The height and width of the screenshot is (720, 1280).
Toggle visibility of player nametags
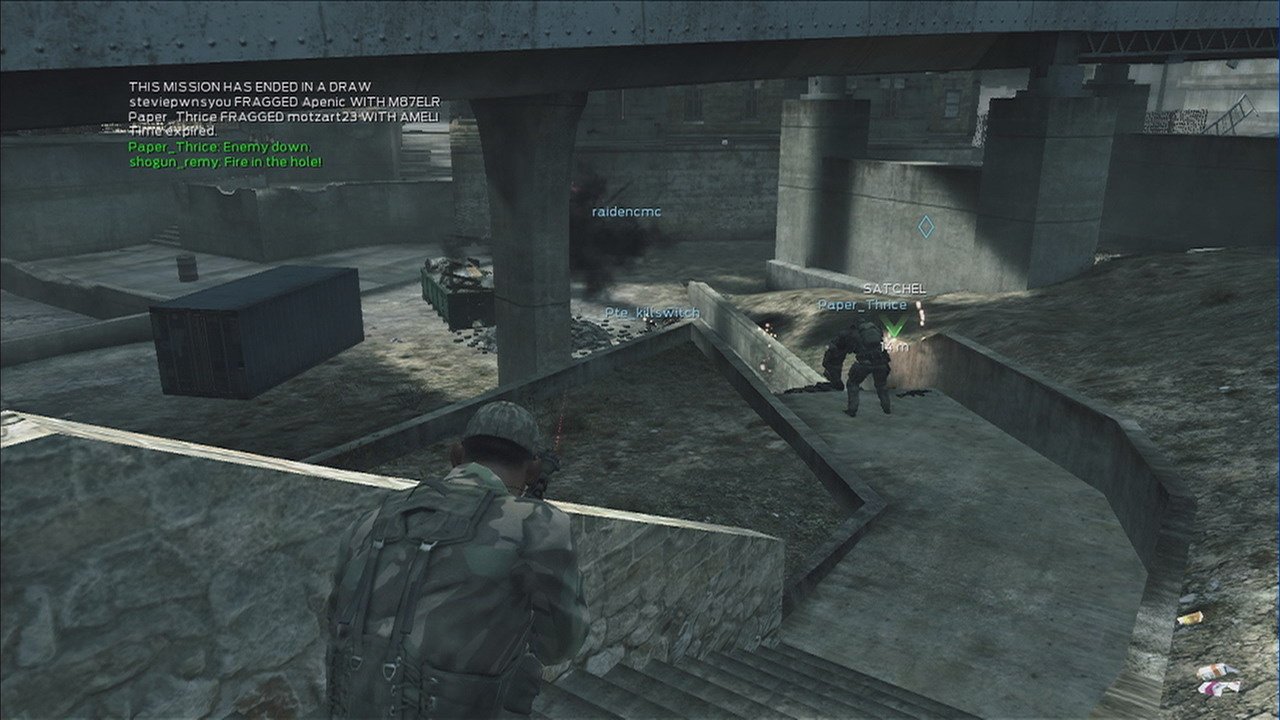(x=651, y=311)
